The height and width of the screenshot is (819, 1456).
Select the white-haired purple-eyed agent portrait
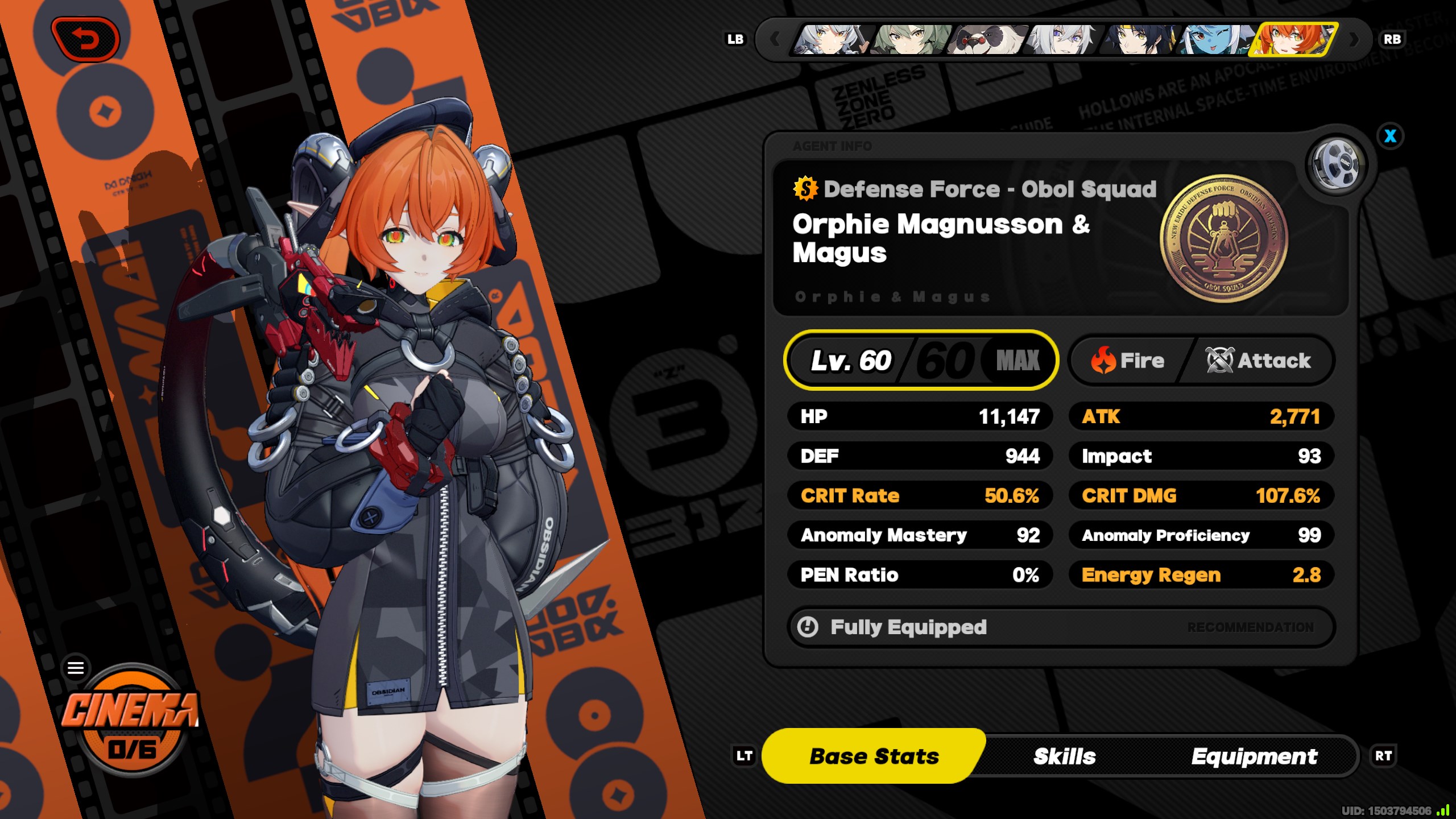(x=1064, y=39)
